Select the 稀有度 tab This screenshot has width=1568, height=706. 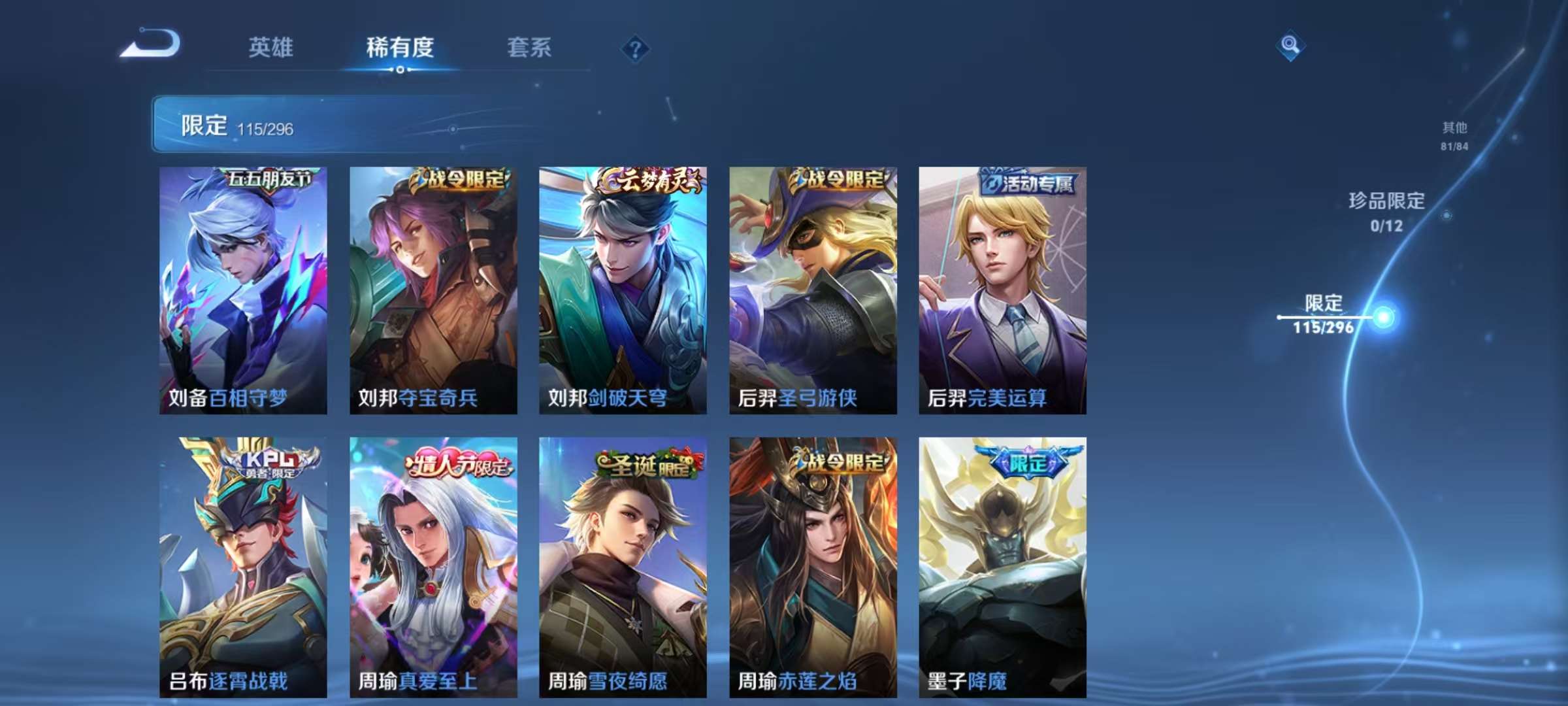click(401, 47)
